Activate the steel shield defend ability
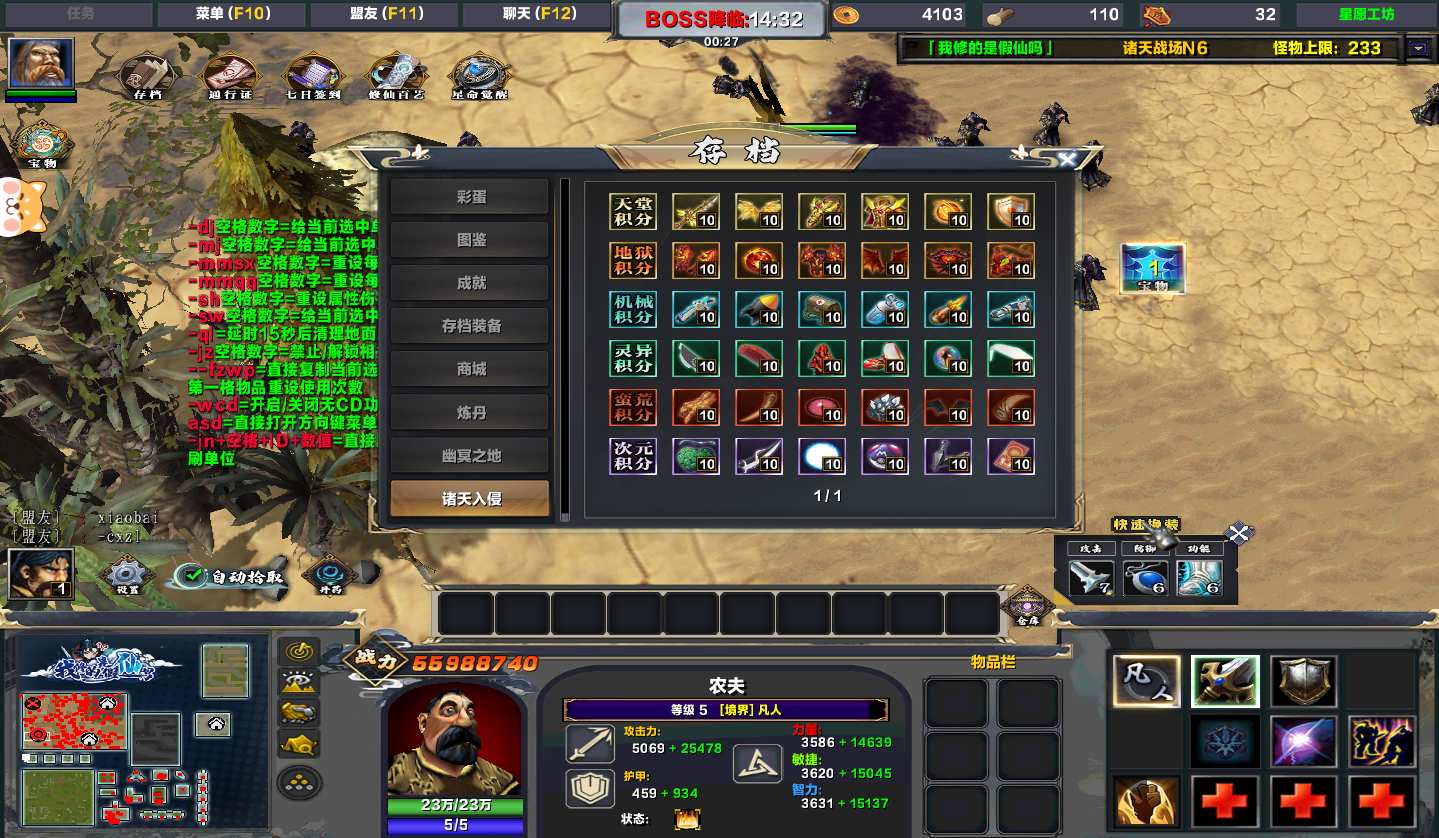This screenshot has width=1439, height=838. 1303,681
